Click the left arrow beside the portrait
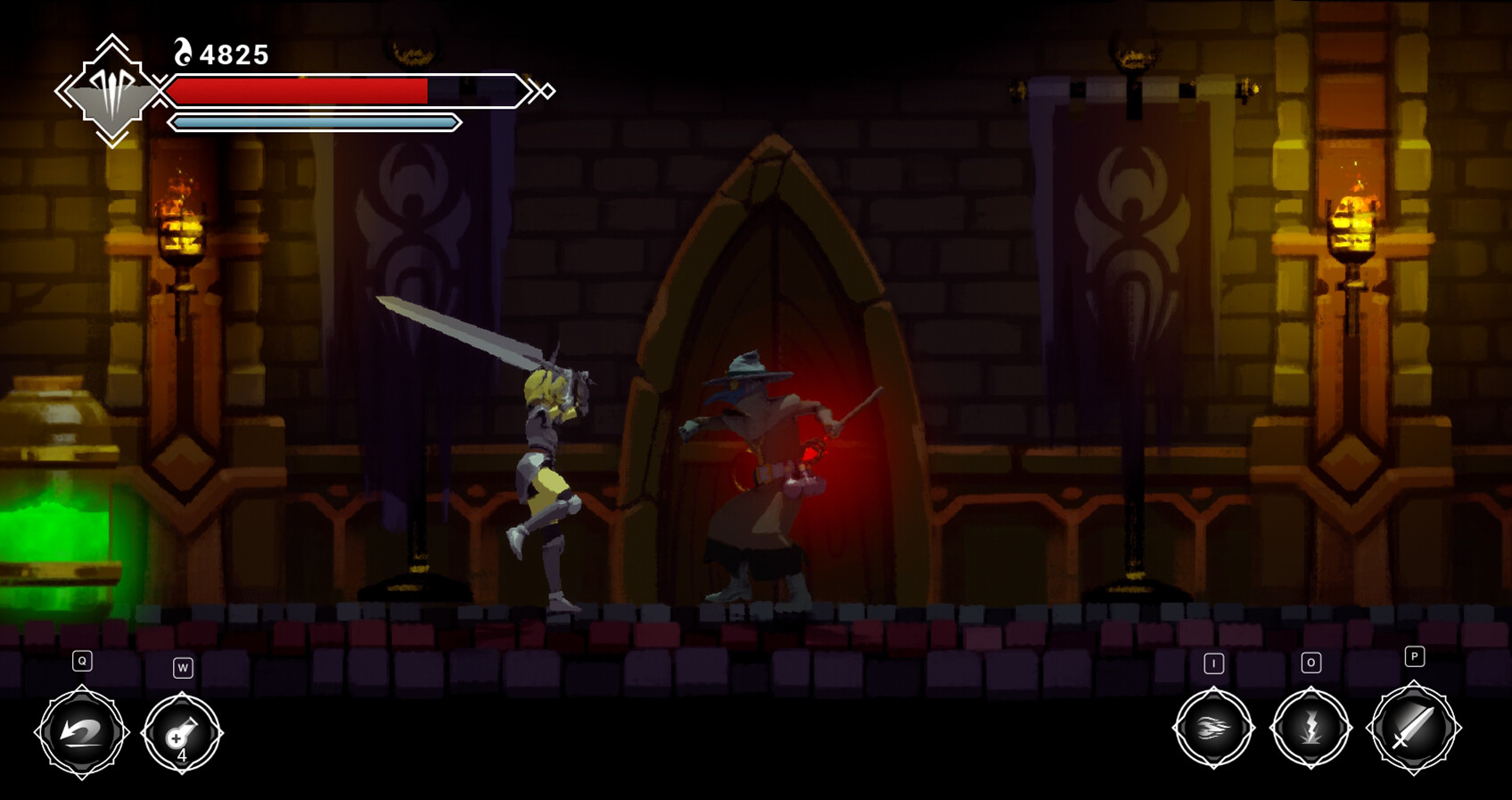1512x800 pixels. 63,89
